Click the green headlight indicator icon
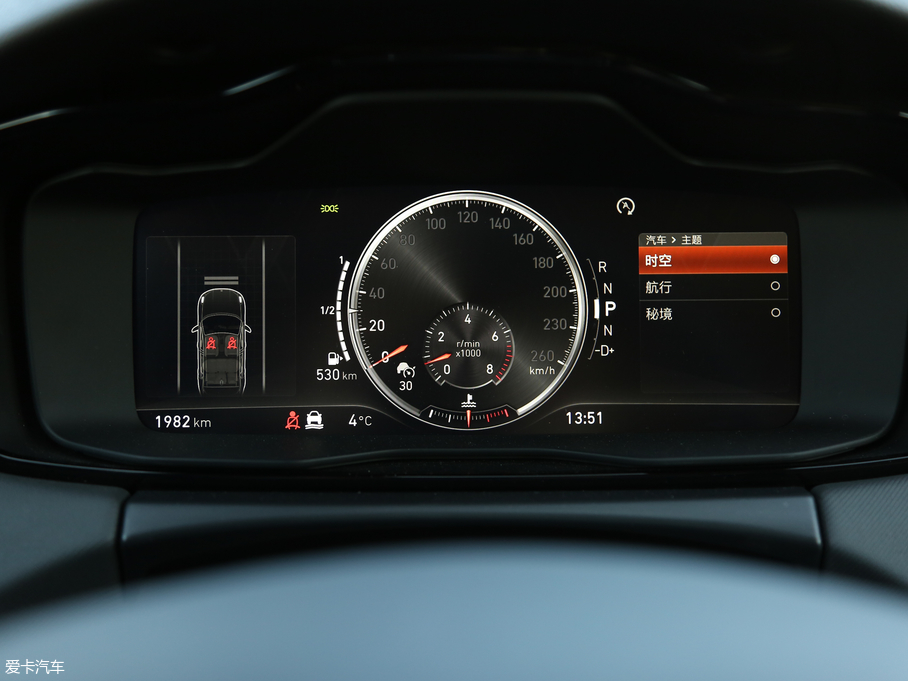This screenshot has height=681, width=908. click(329, 208)
